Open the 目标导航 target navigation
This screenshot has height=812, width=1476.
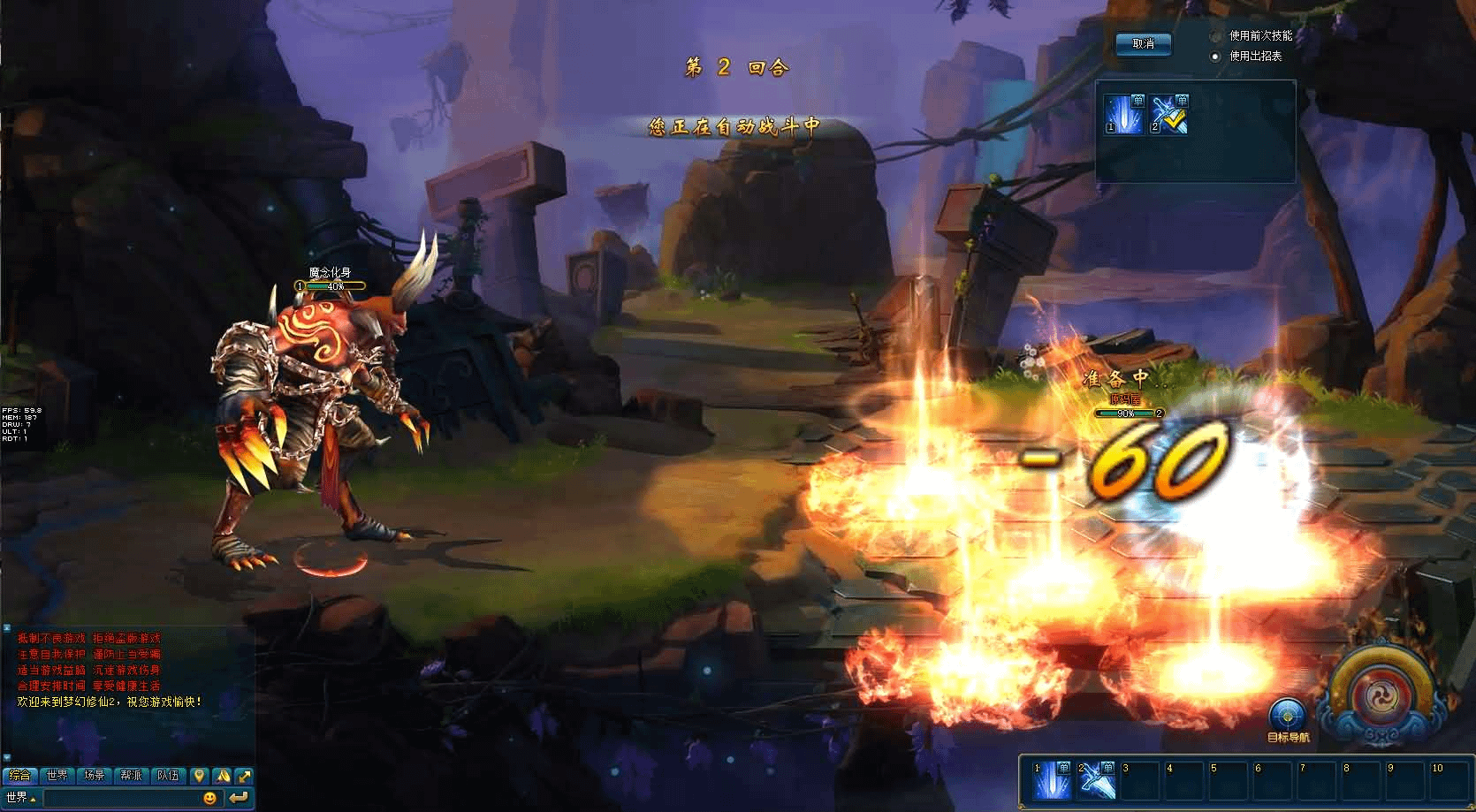click(1287, 717)
